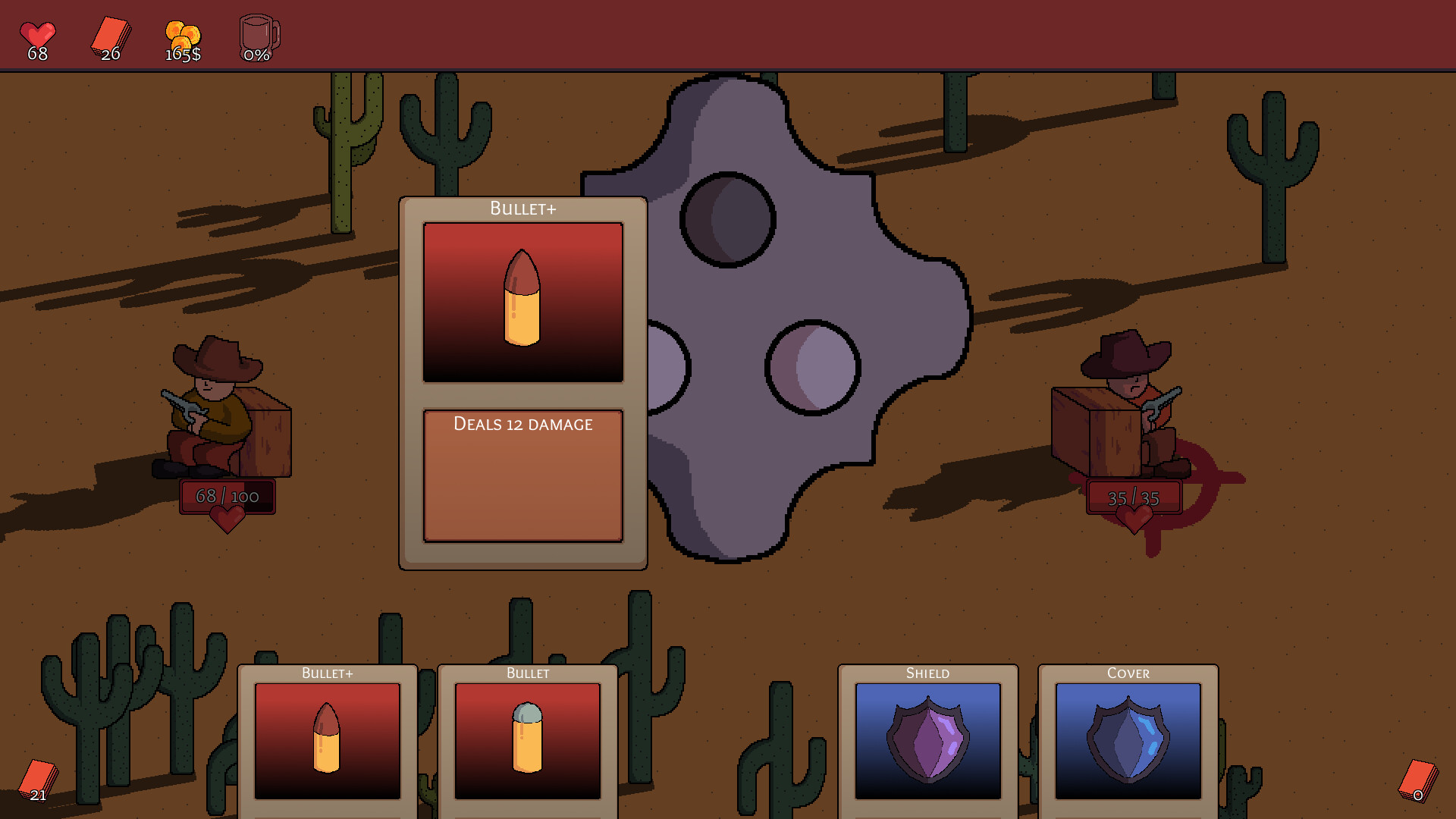Click the purple Shield emblem icon
1456x819 pixels.
point(927,743)
